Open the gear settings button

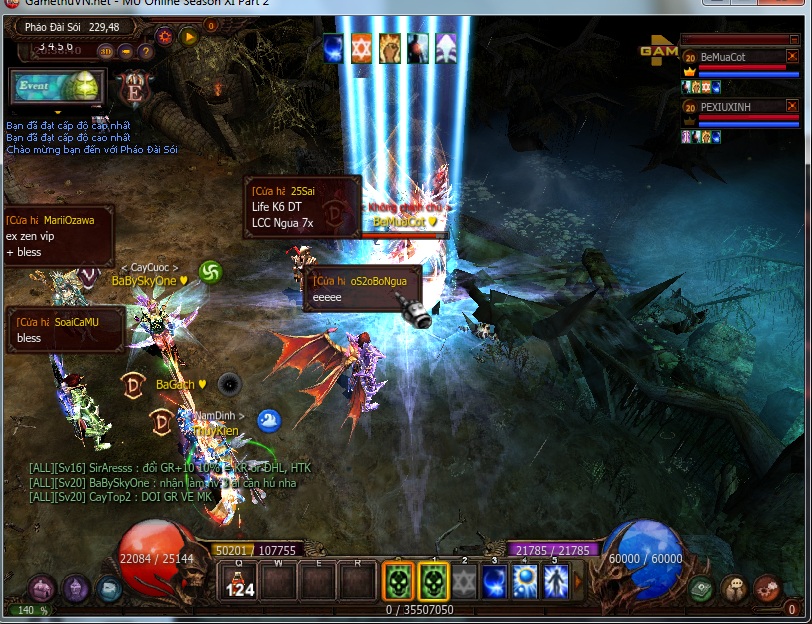pyautogui.click(x=165, y=37)
